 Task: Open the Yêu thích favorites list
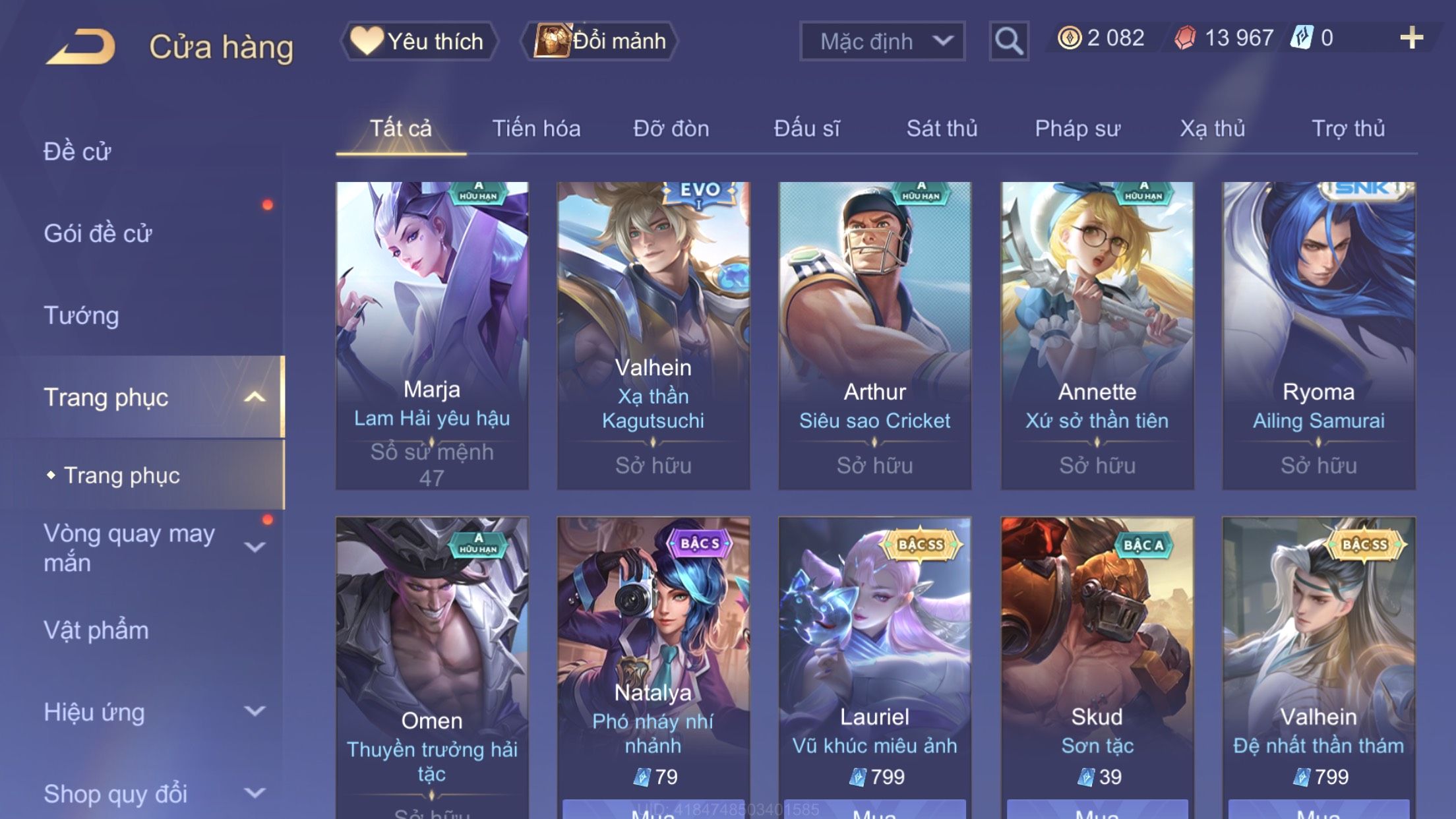(419, 42)
